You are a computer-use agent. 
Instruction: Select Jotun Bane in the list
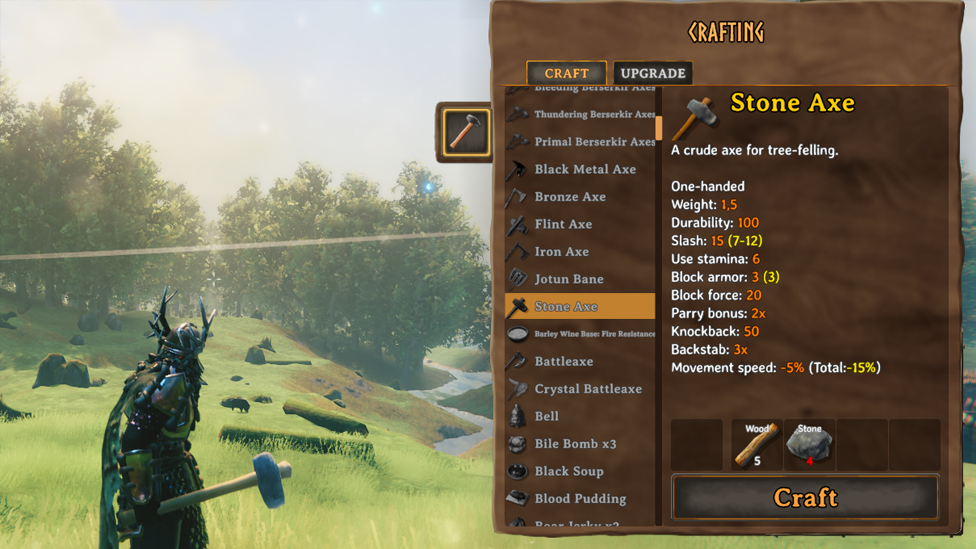tap(568, 279)
